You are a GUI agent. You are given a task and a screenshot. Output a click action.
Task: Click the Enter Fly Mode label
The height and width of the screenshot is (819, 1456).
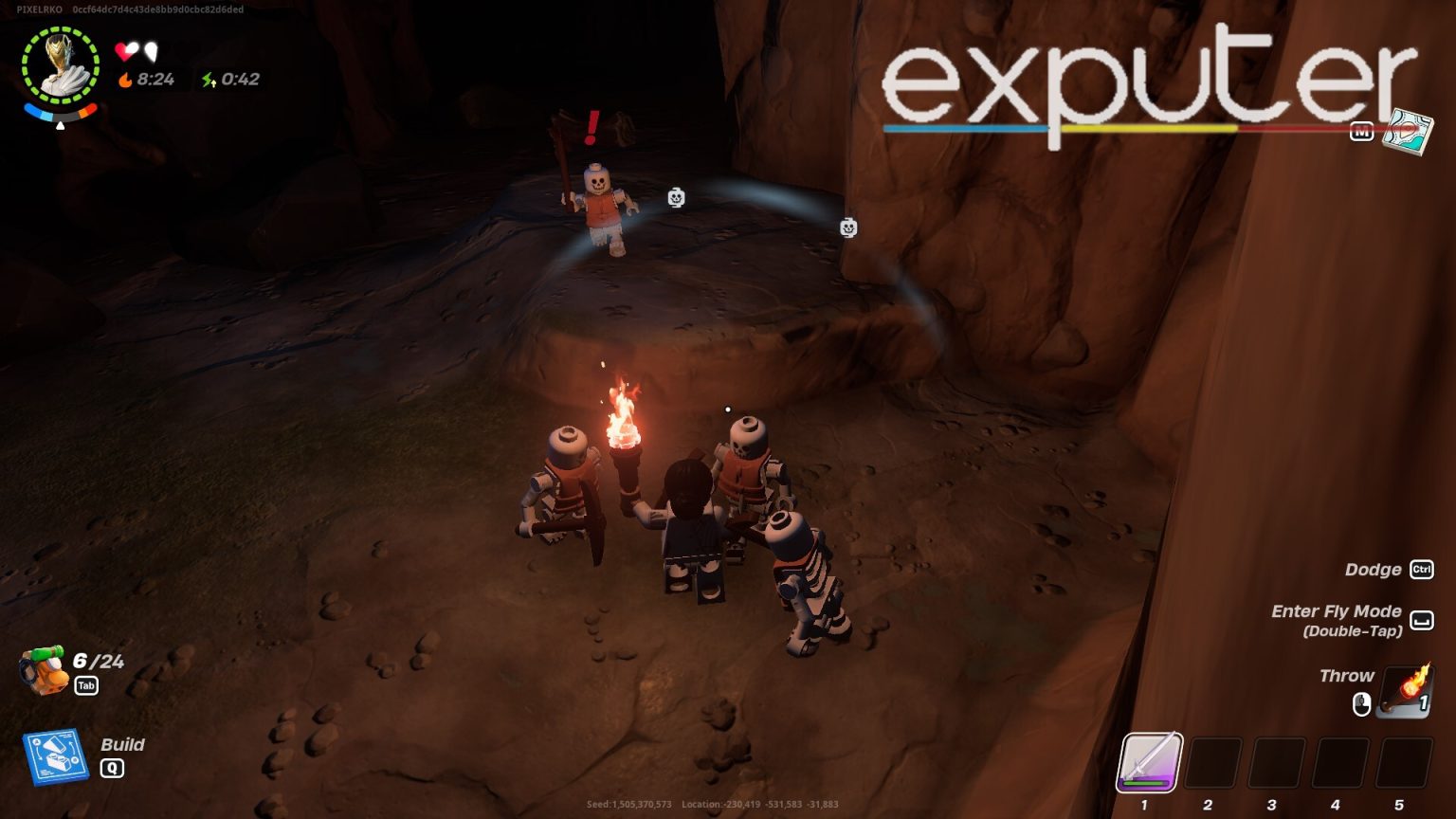point(1338,611)
